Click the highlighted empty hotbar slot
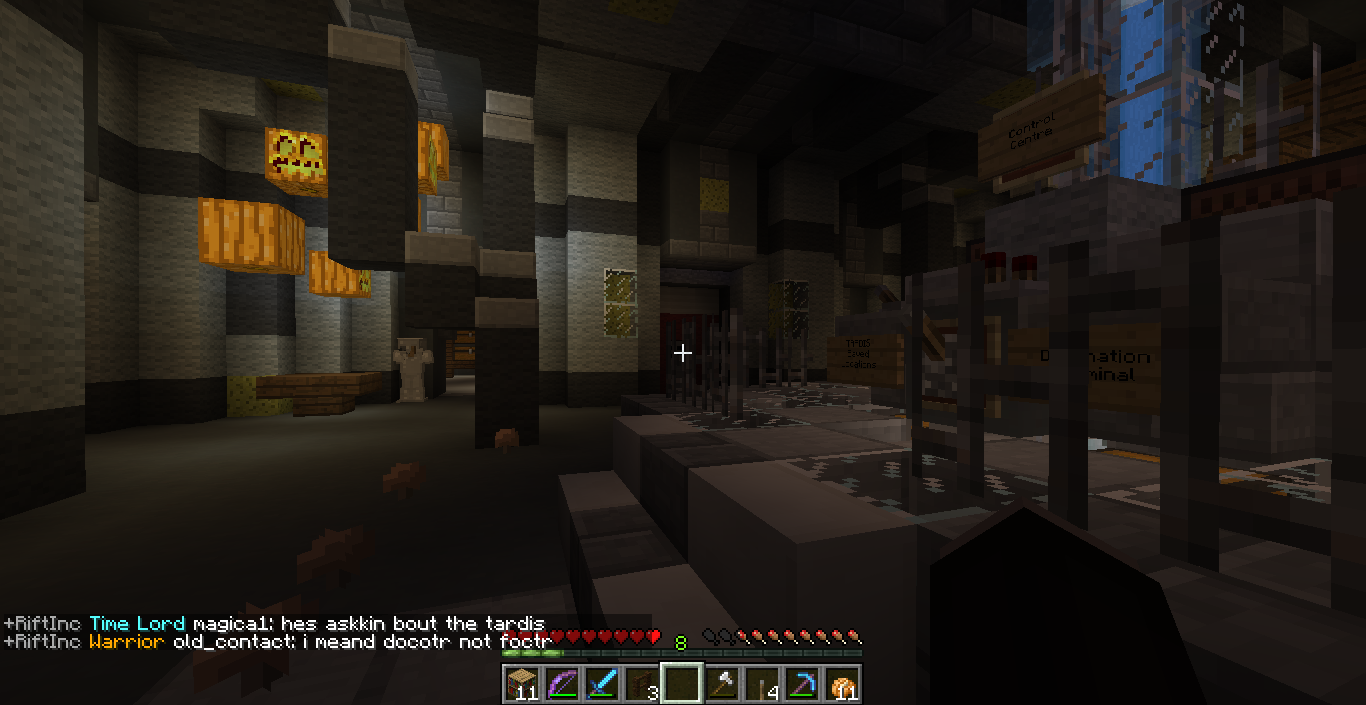 pyautogui.click(x=681, y=684)
